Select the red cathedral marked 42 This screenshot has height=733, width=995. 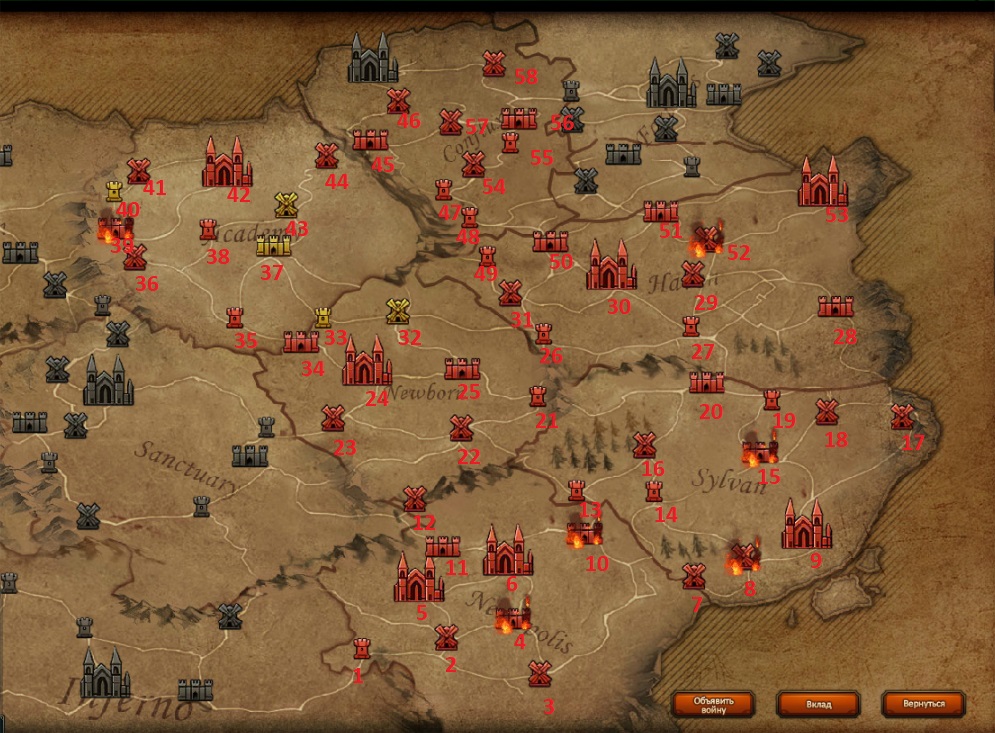tap(226, 164)
